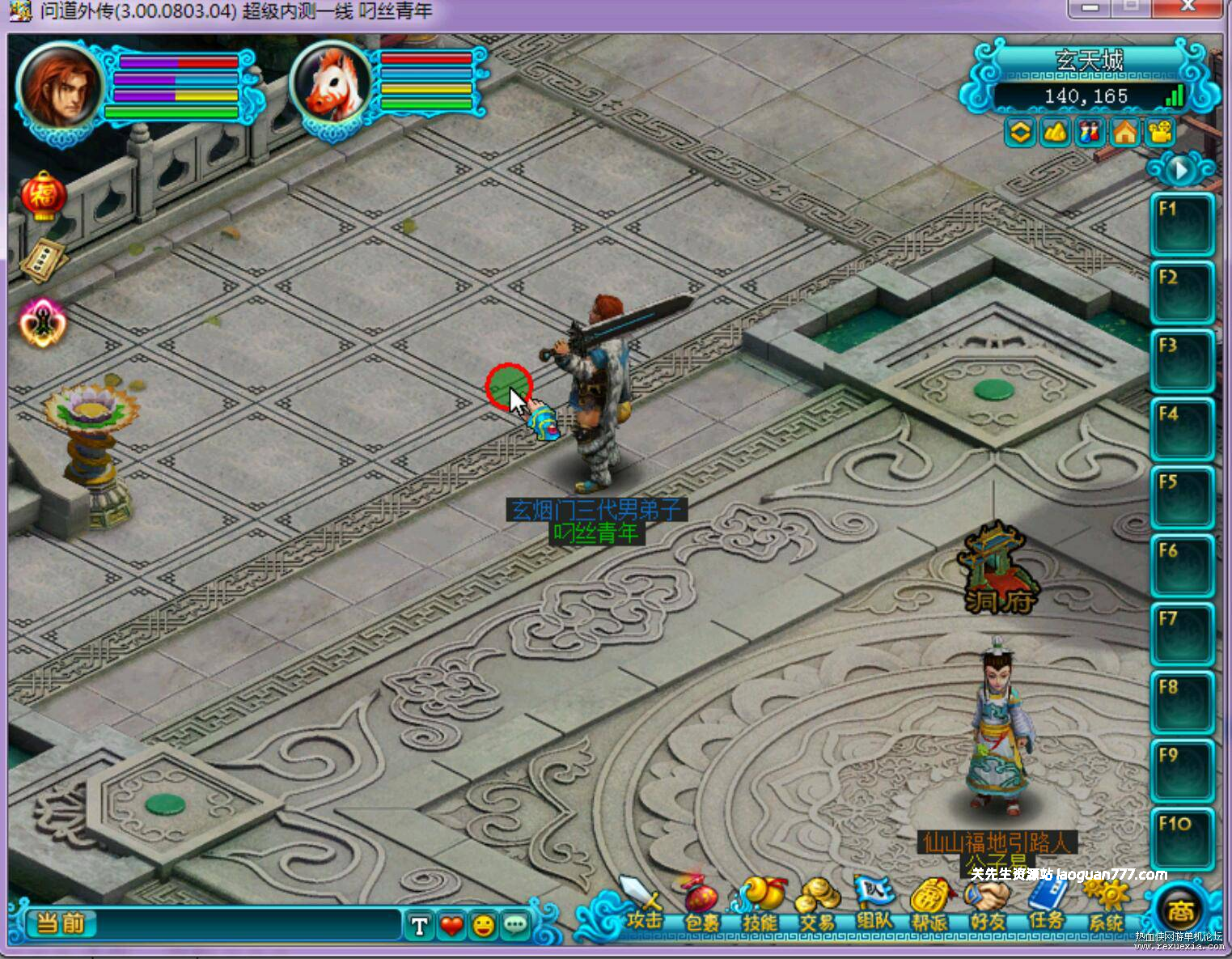Open the 任务 quest book

(1048, 903)
